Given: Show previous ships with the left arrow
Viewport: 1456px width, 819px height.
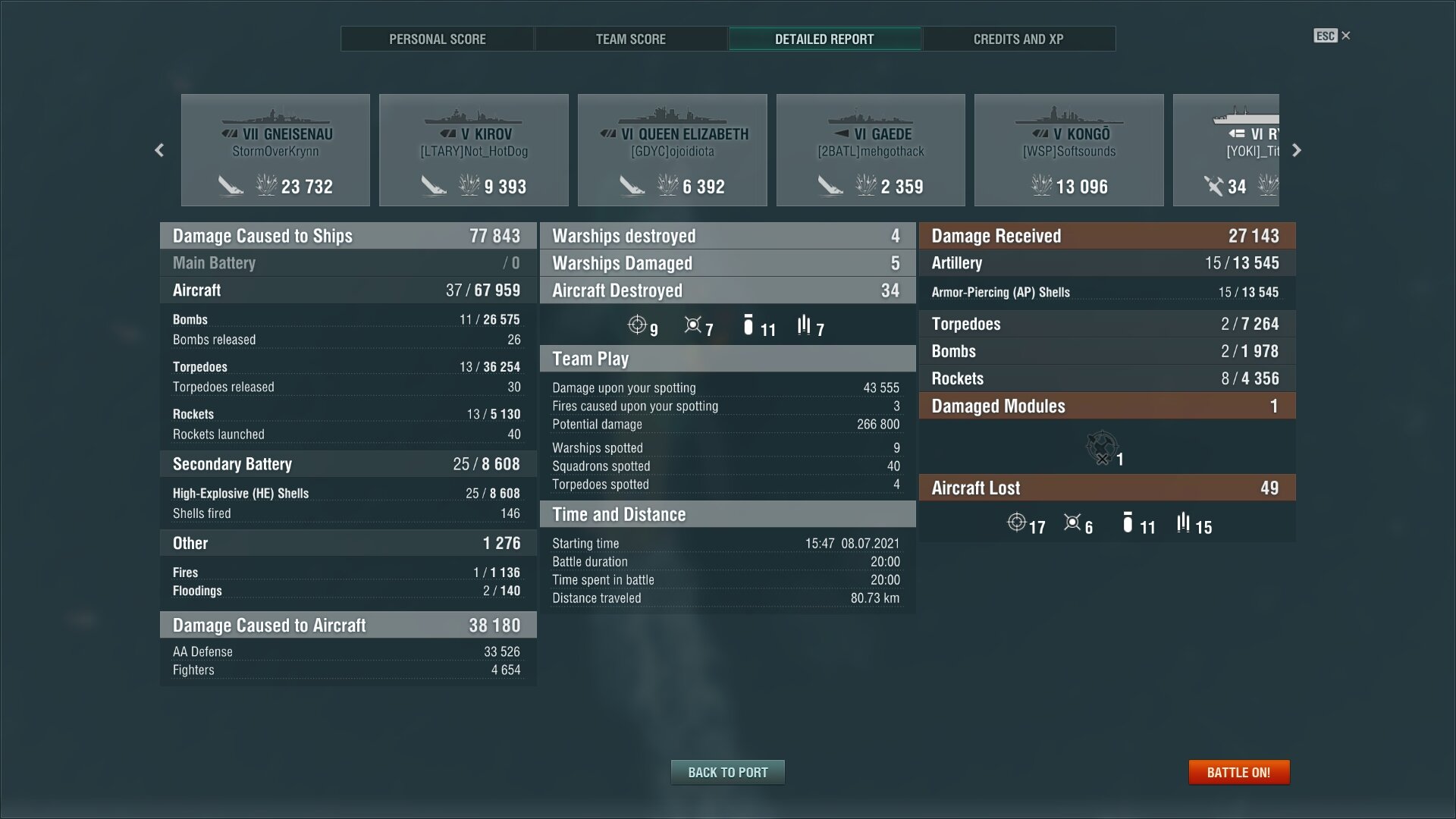Looking at the screenshot, I should (159, 150).
